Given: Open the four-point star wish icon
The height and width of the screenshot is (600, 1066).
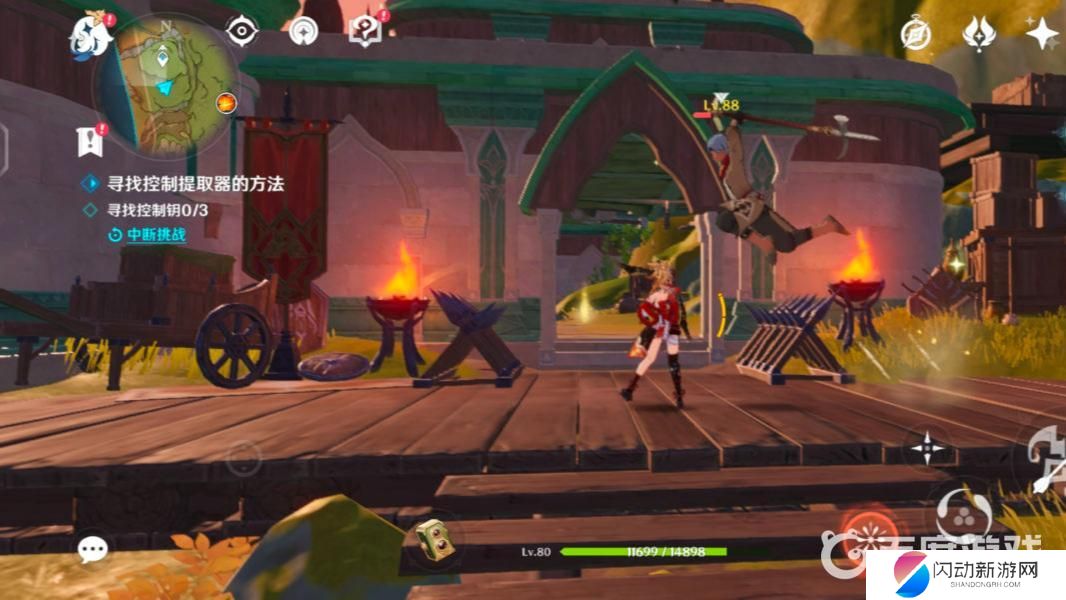Looking at the screenshot, I should 1042,35.
